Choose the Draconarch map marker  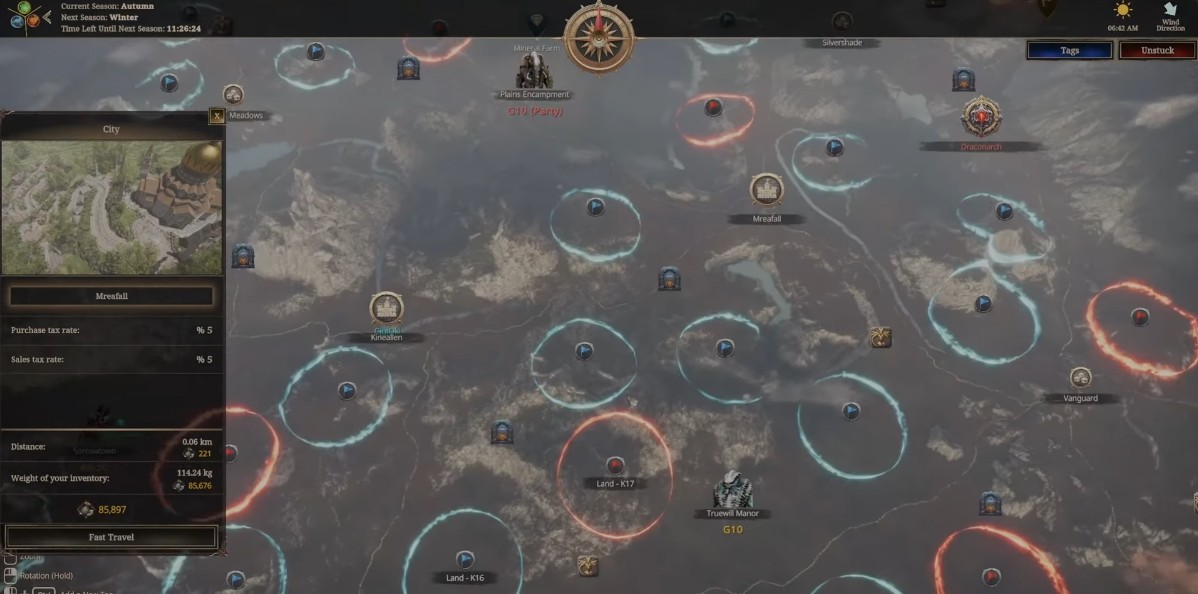tap(979, 117)
